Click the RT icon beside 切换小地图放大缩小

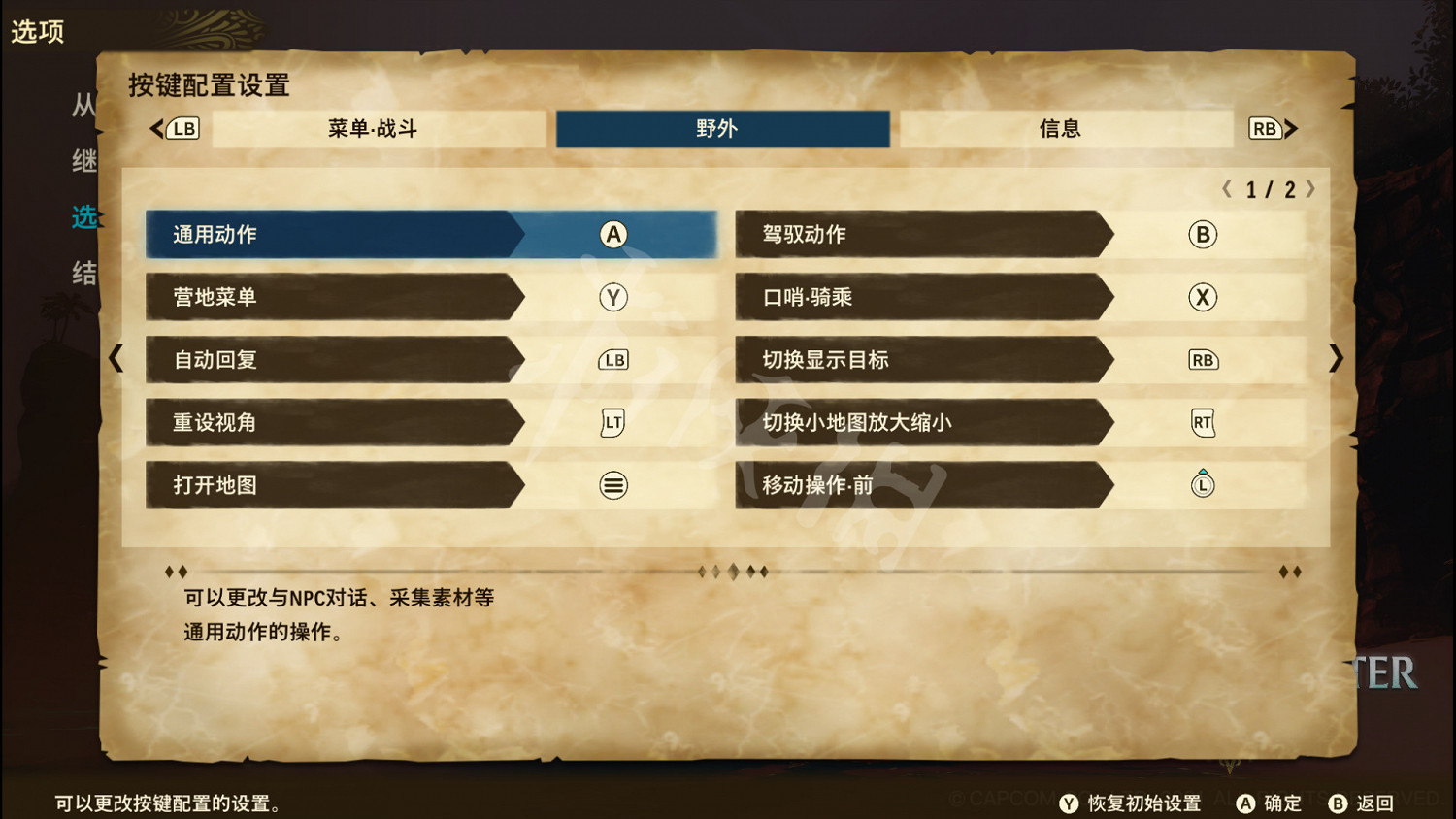click(1202, 422)
